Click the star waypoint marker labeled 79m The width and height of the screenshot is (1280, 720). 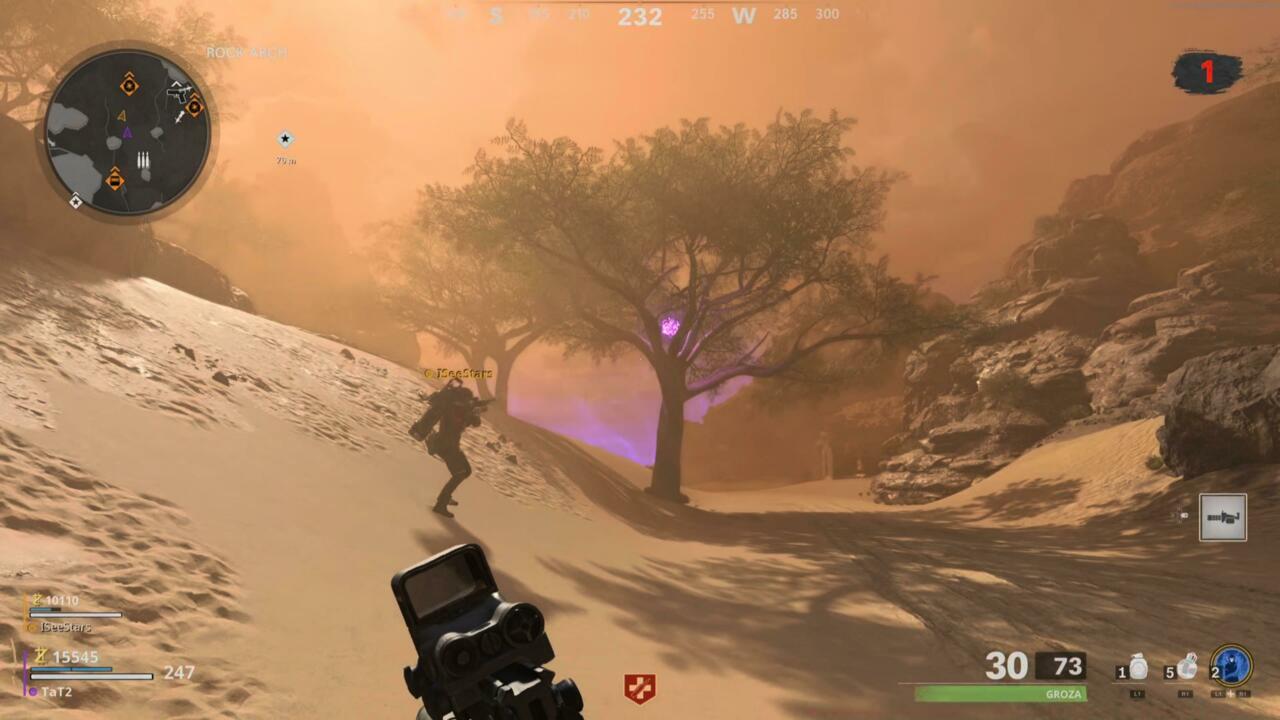286,139
